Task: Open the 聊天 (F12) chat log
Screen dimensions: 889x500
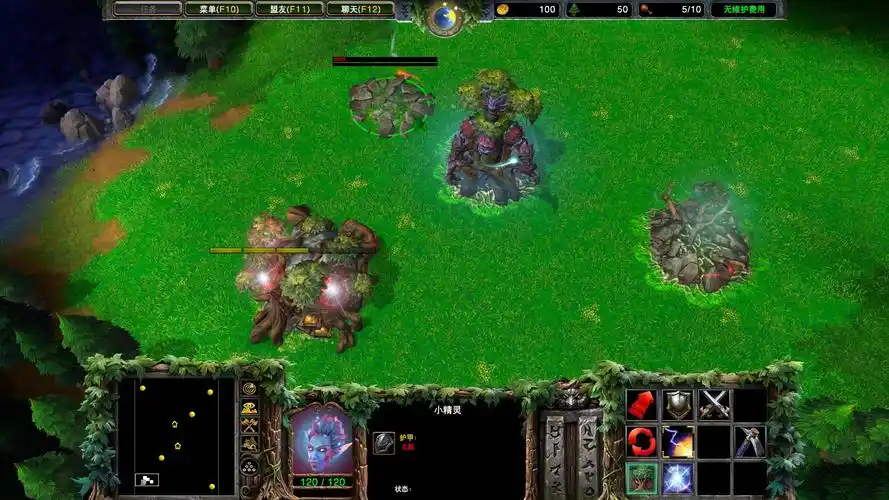Action: [x=360, y=9]
